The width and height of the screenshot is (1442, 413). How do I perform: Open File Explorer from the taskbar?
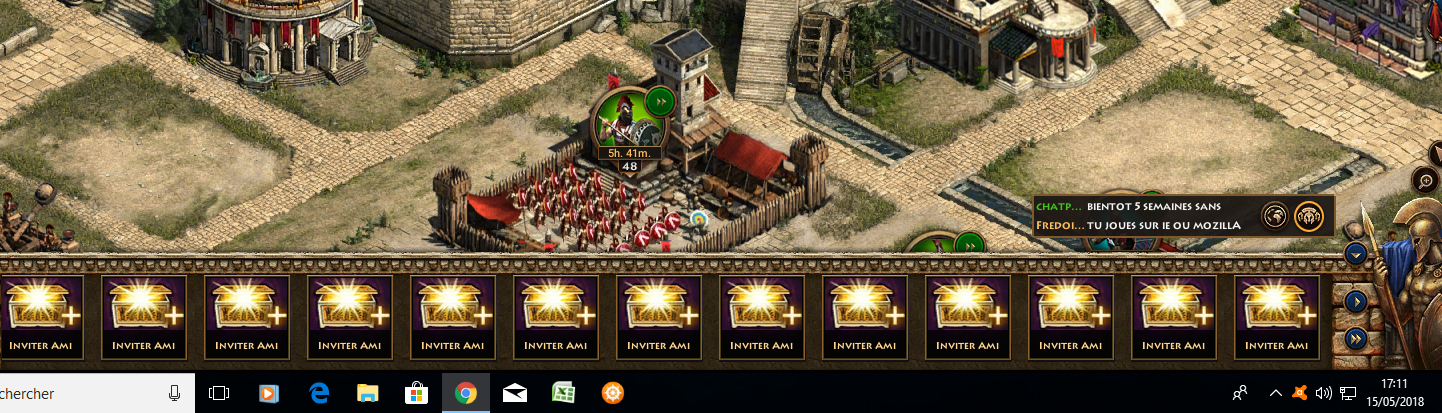coord(367,393)
